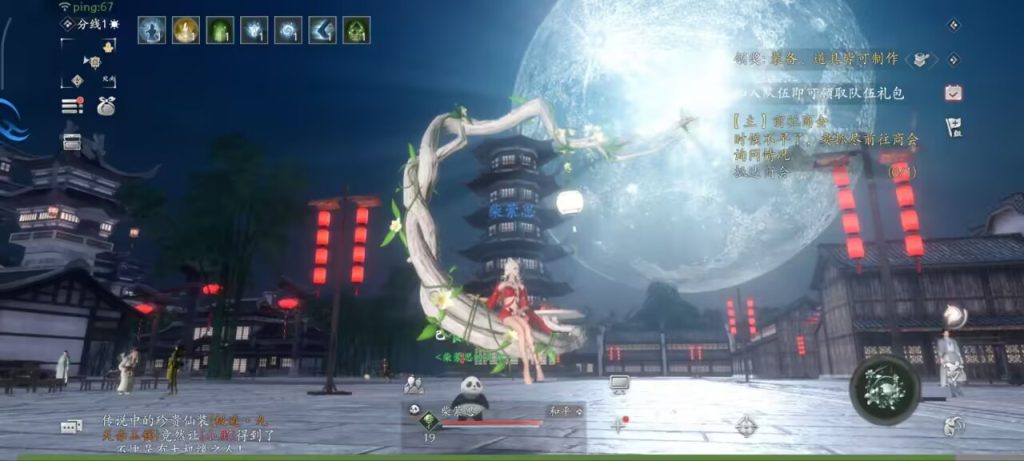Select the green hooded figure buff icon

(x=357, y=30)
